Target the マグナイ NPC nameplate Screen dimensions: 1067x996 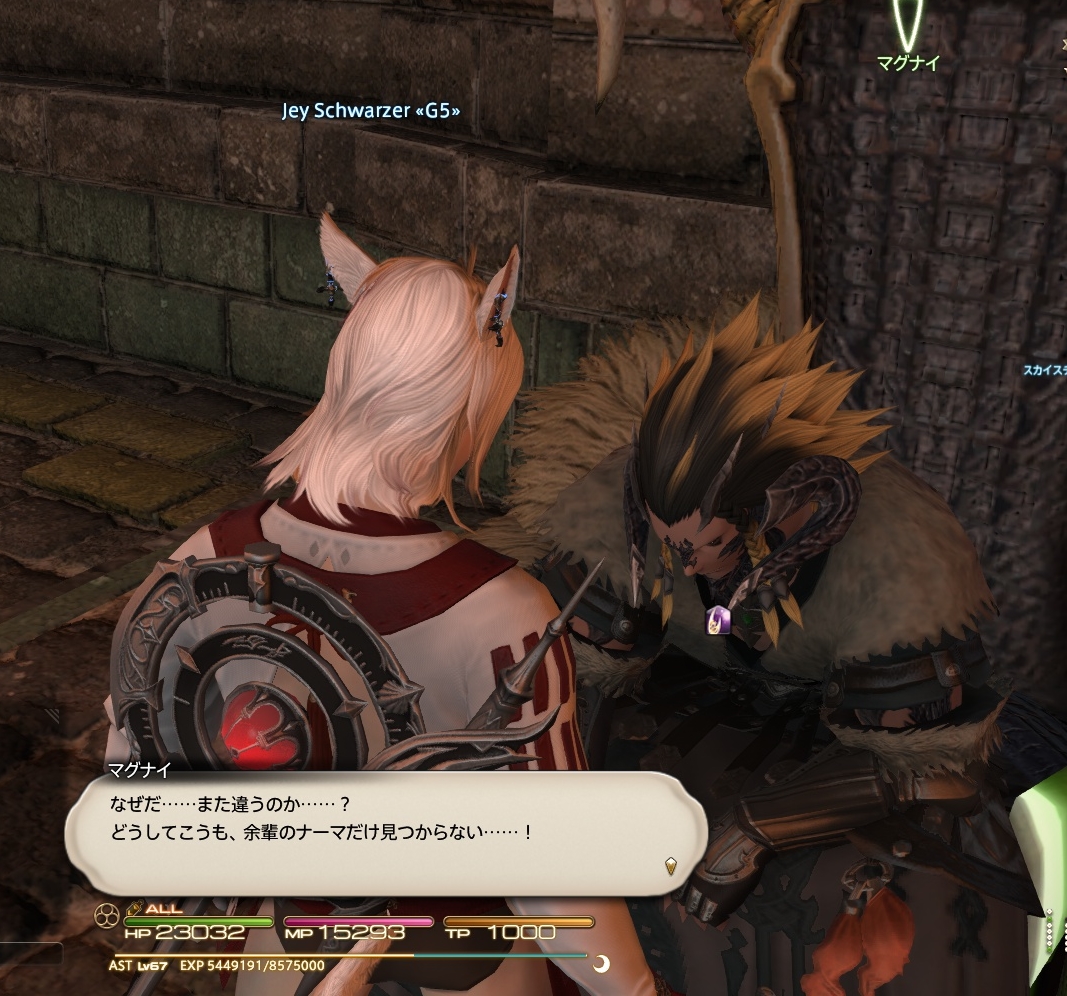coord(908,64)
